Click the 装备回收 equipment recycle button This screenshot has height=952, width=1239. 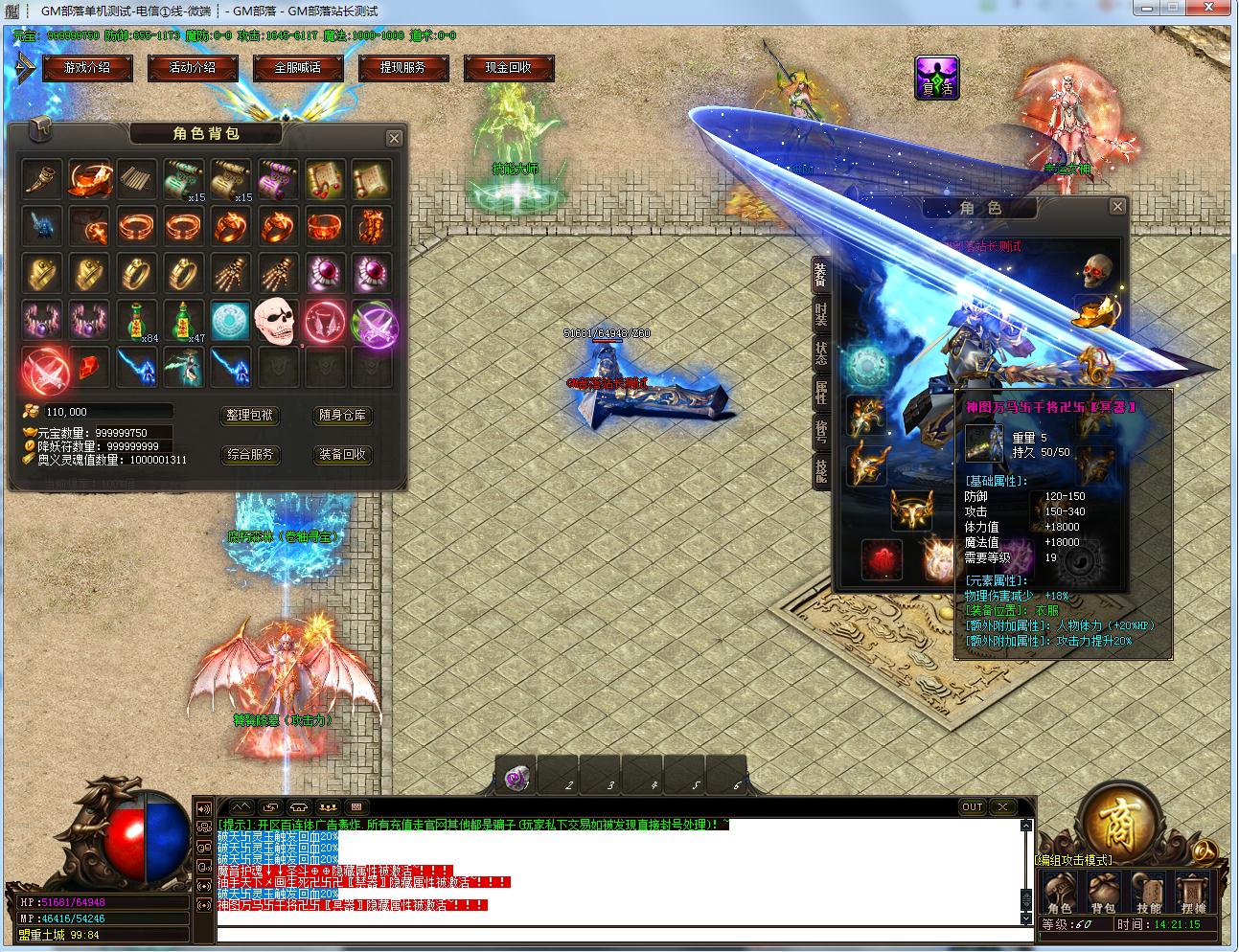click(342, 455)
